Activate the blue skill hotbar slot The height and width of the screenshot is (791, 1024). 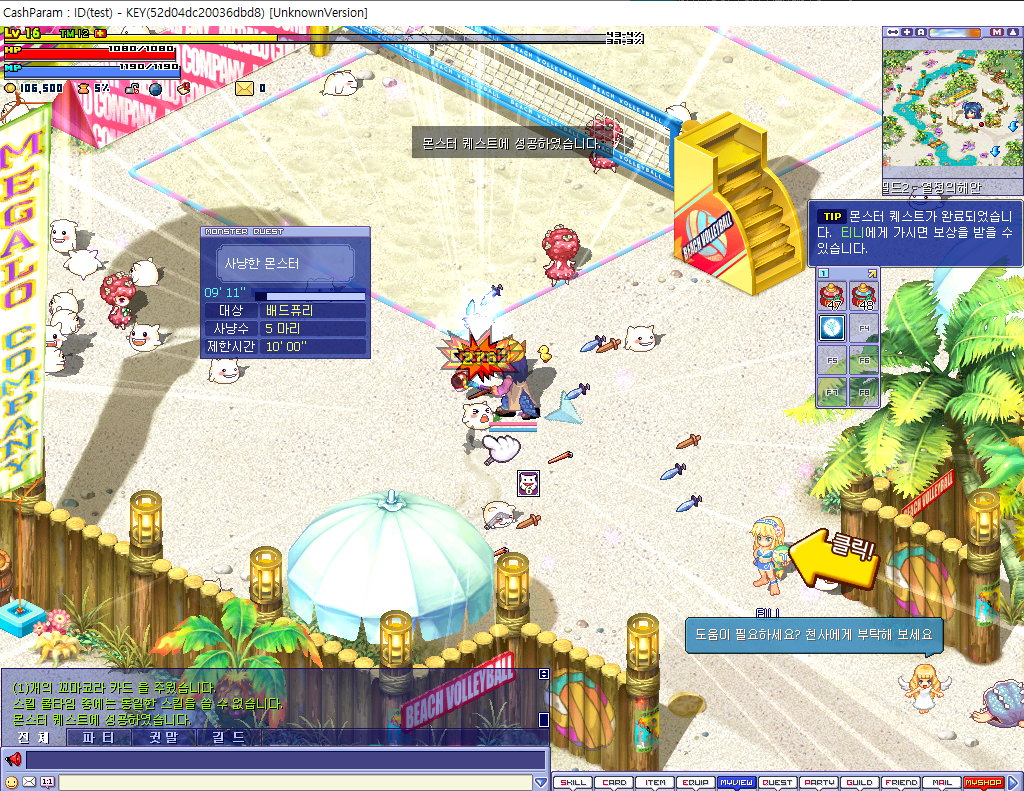click(832, 327)
